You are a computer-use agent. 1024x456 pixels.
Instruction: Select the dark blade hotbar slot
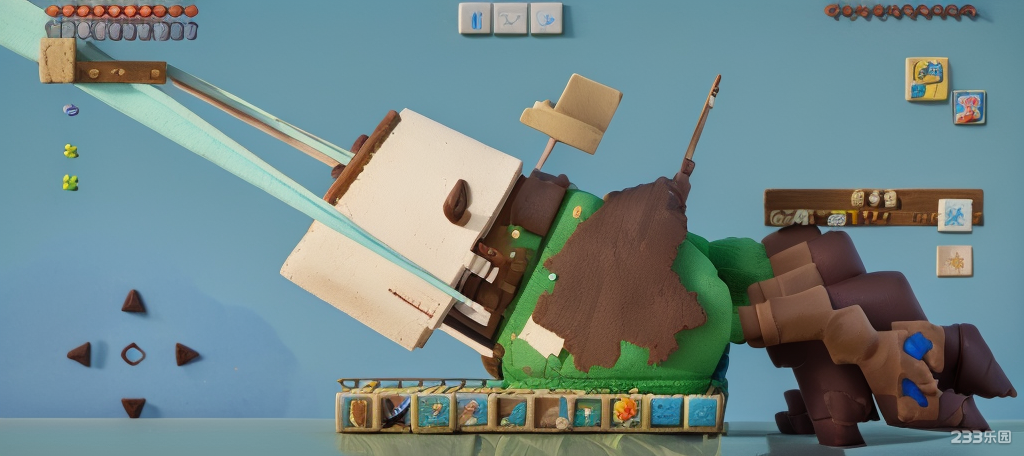pos(395,411)
